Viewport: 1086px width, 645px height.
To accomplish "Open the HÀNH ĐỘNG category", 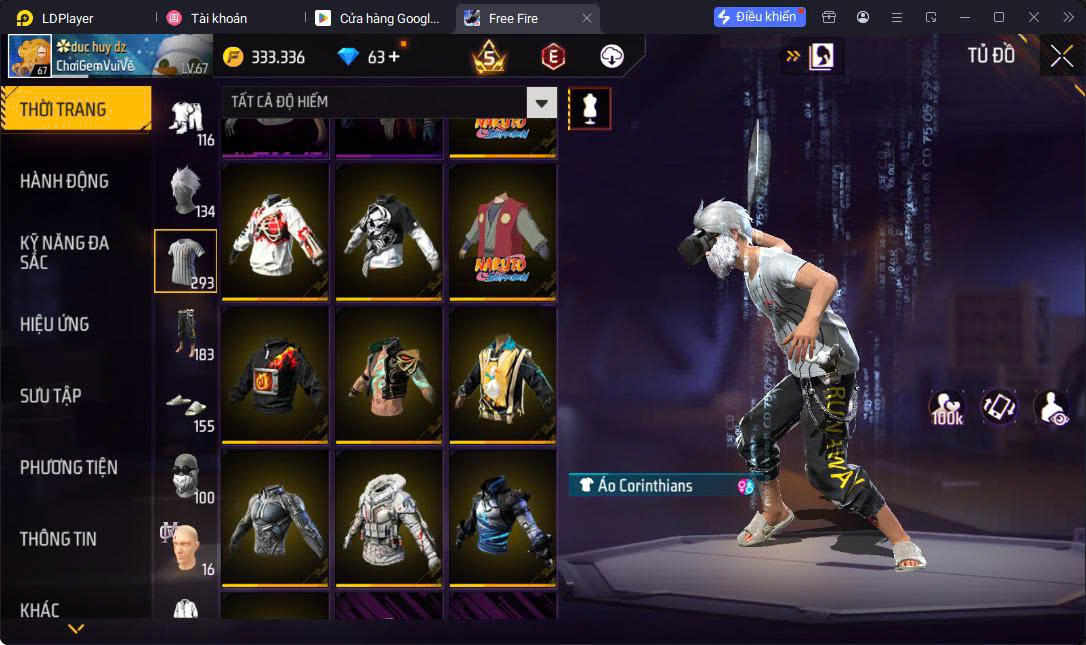I will click(x=65, y=181).
